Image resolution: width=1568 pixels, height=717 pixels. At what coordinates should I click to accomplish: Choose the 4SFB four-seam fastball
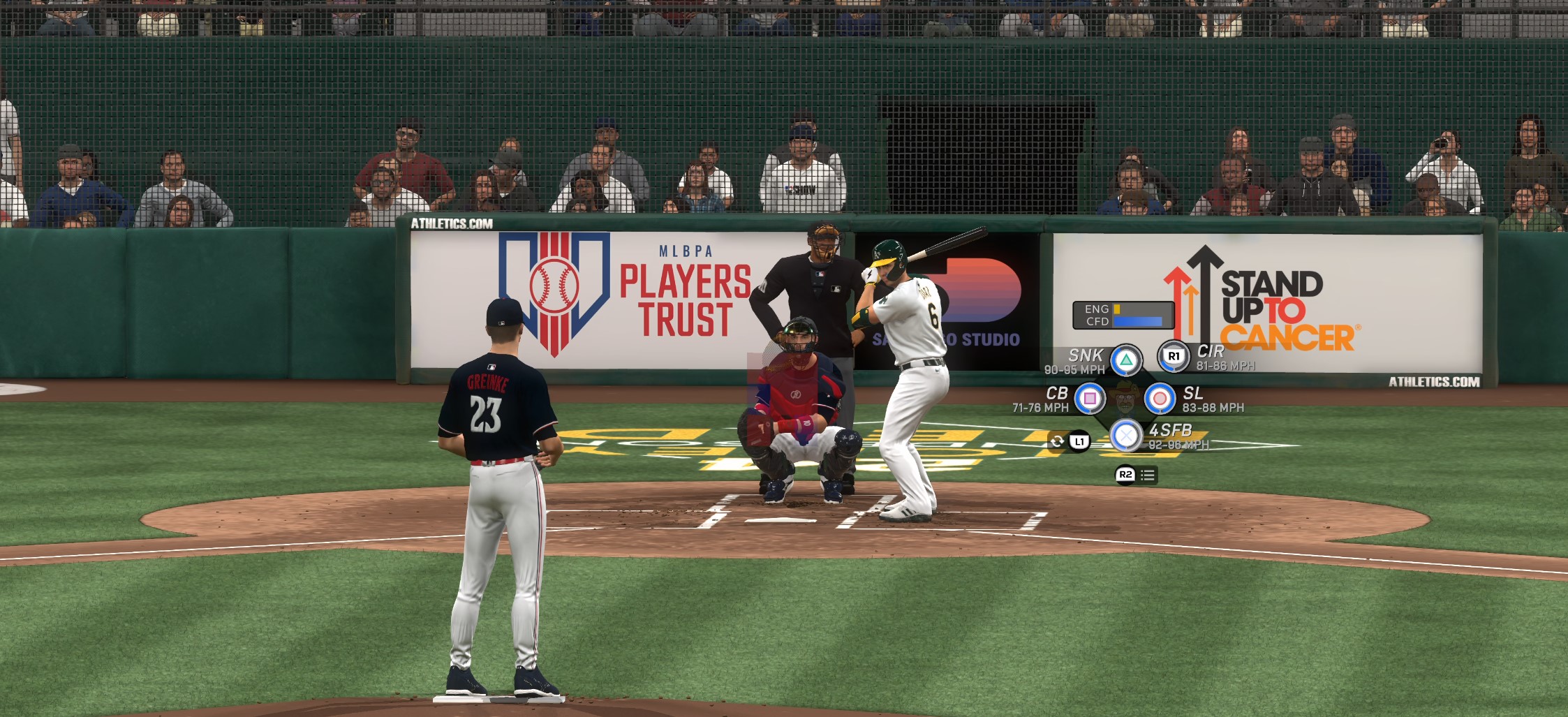(1126, 436)
